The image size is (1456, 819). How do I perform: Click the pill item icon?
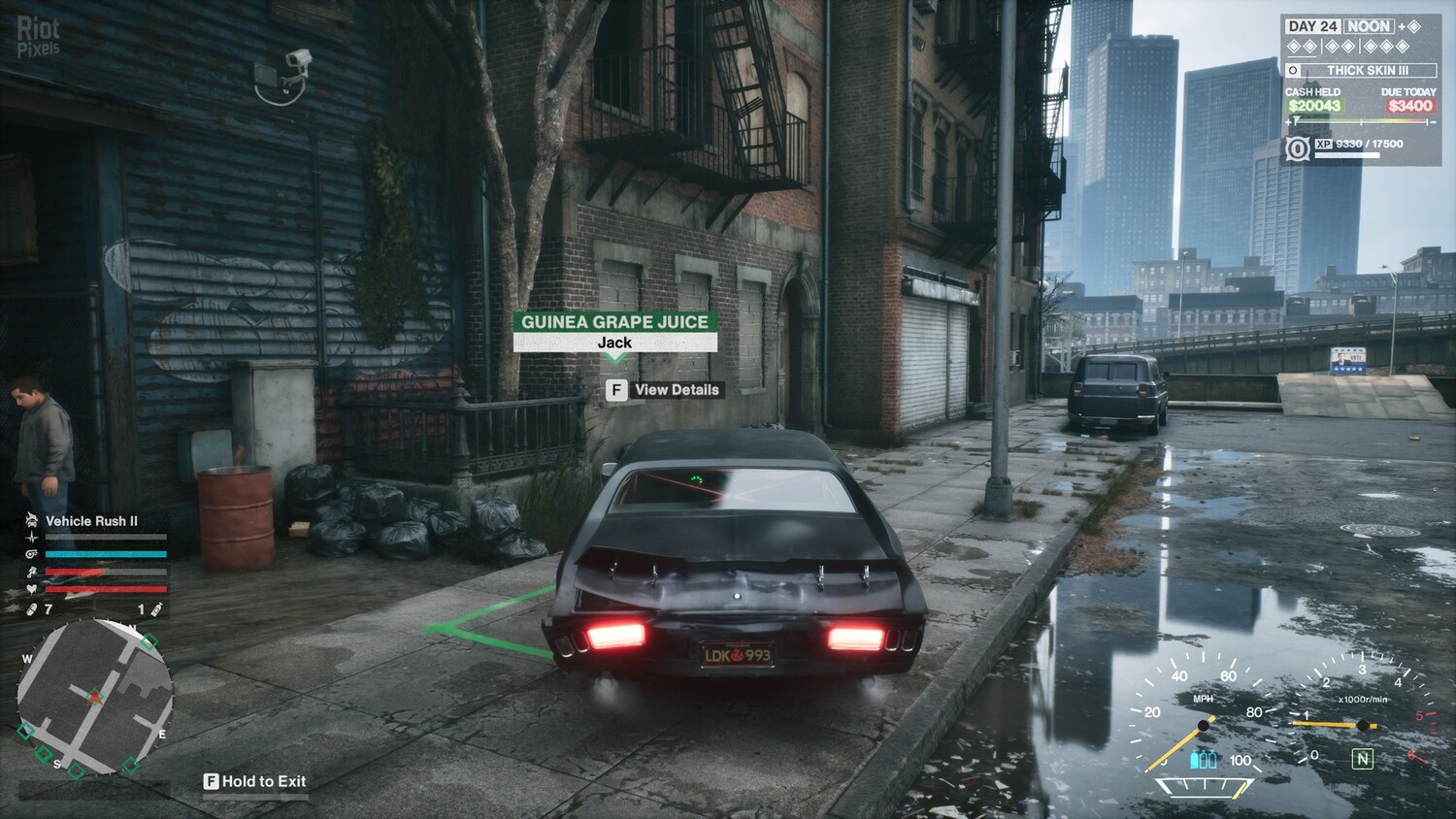point(32,609)
